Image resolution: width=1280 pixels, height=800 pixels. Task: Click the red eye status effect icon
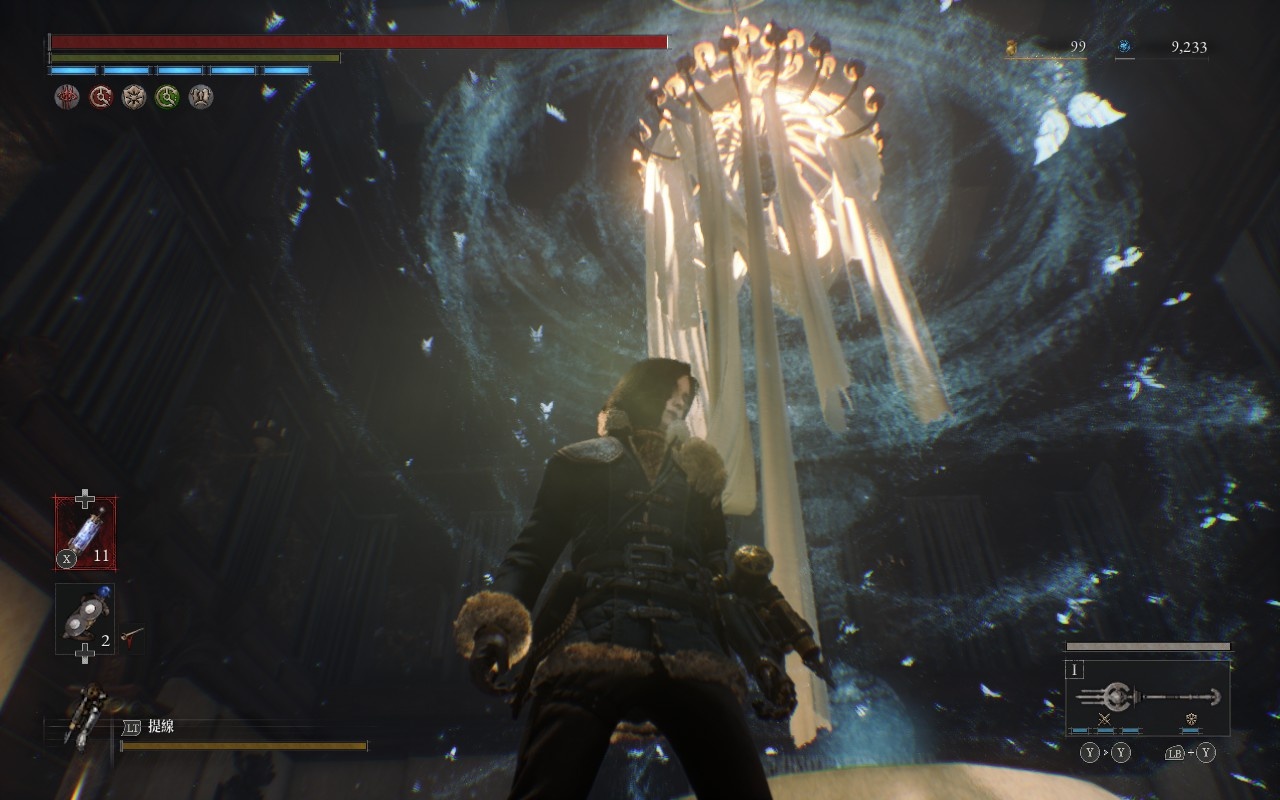[x=67, y=97]
